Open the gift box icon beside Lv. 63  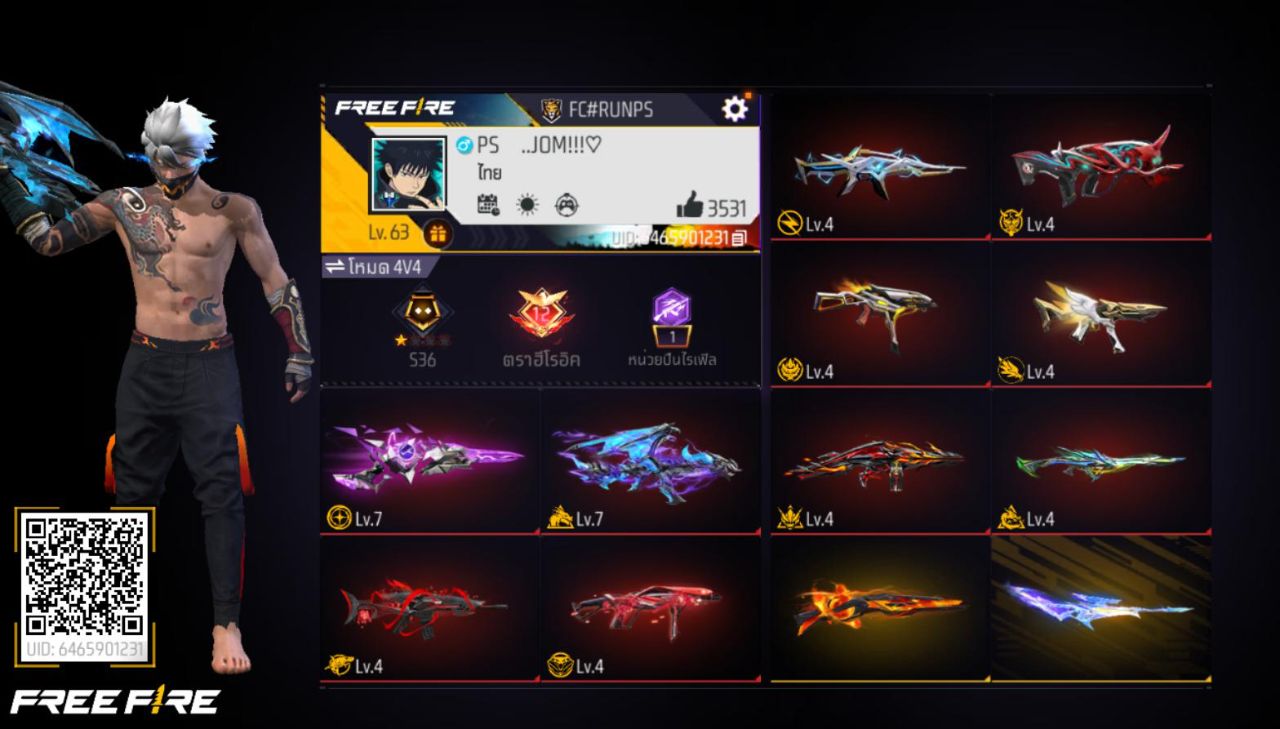(x=438, y=234)
